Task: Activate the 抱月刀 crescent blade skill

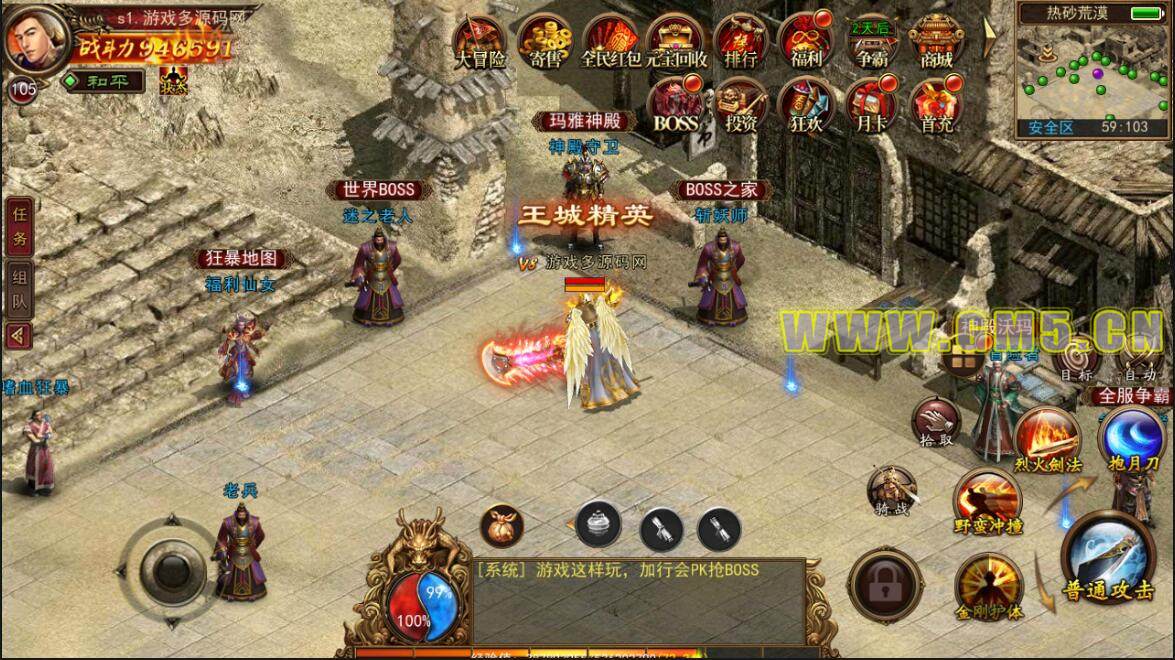Action: [x=1130, y=441]
